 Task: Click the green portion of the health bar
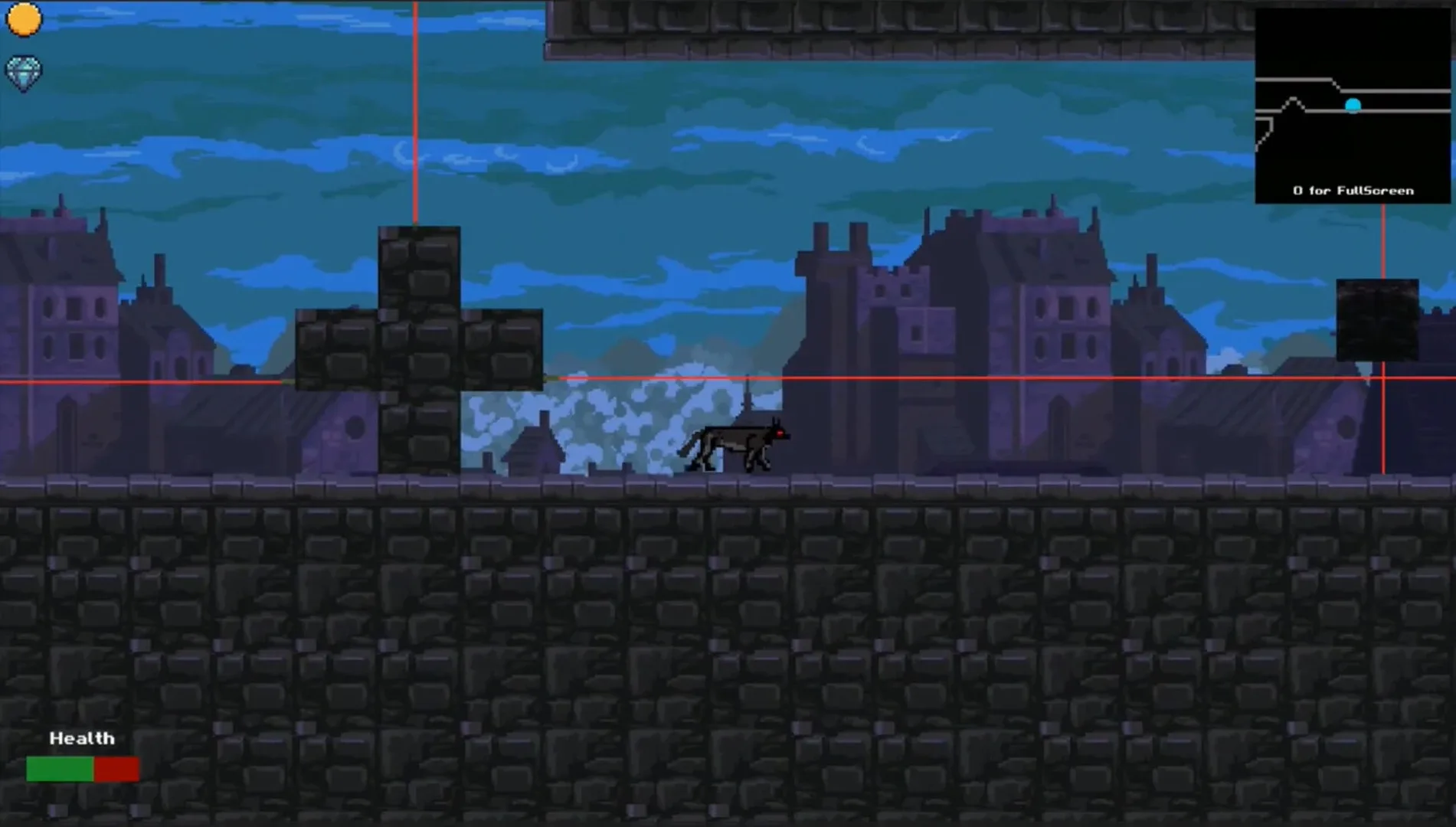click(x=59, y=768)
